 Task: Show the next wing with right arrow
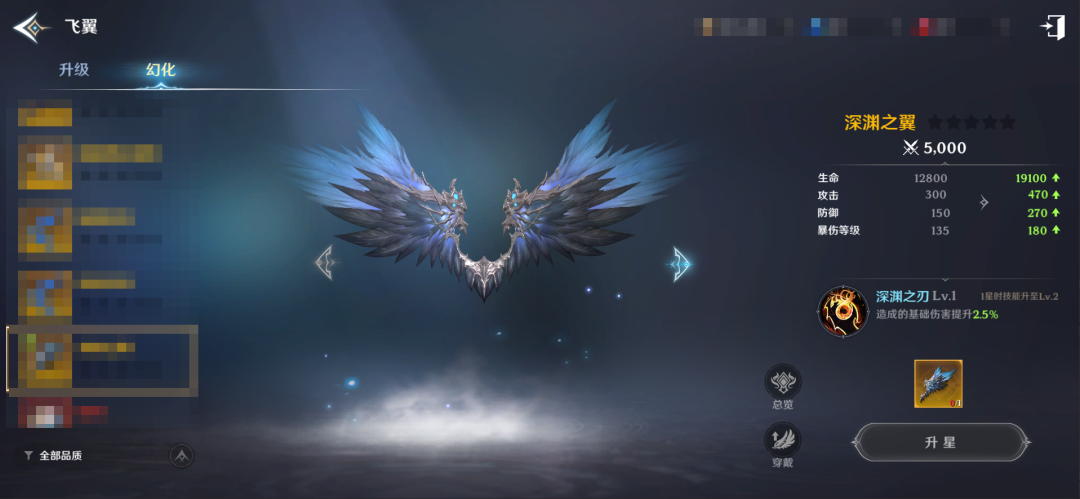pyautogui.click(x=681, y=263)
